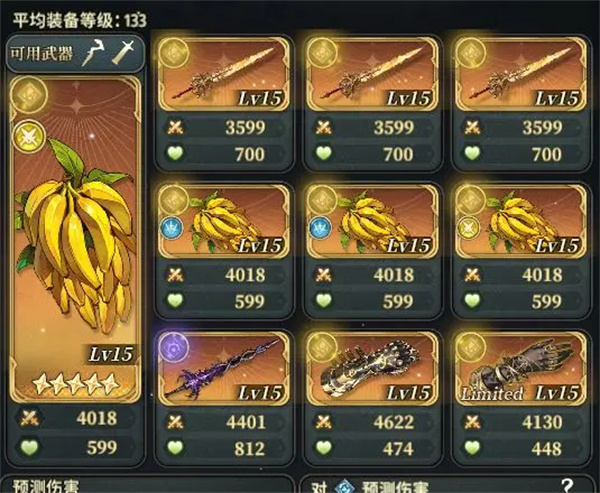The image size is (600, 493).
Task: Choose the purple dark spear weapon slot
Action: [222, 368]
